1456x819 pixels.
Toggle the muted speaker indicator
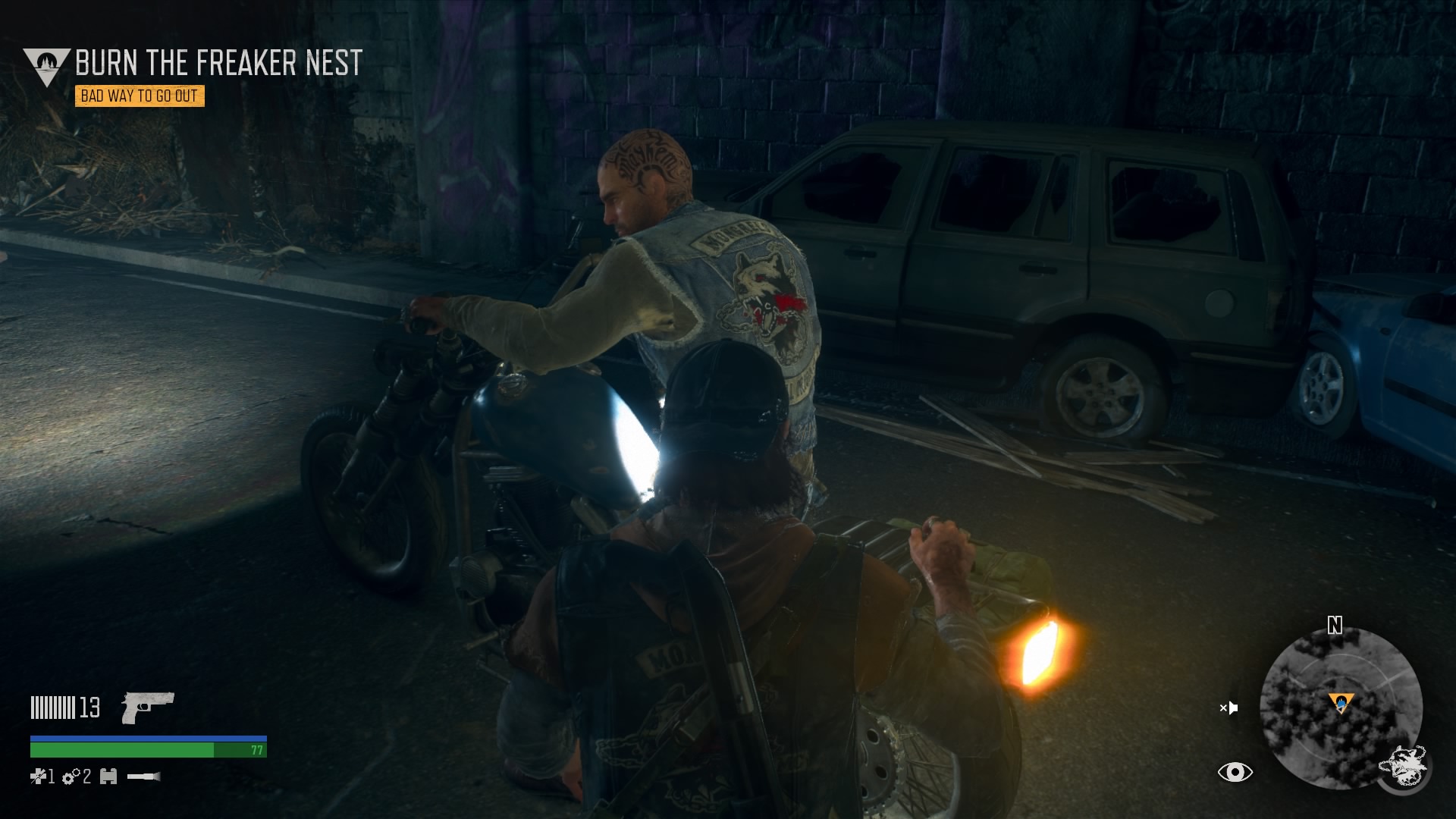pyautogui.click(x=1228, y=707)
